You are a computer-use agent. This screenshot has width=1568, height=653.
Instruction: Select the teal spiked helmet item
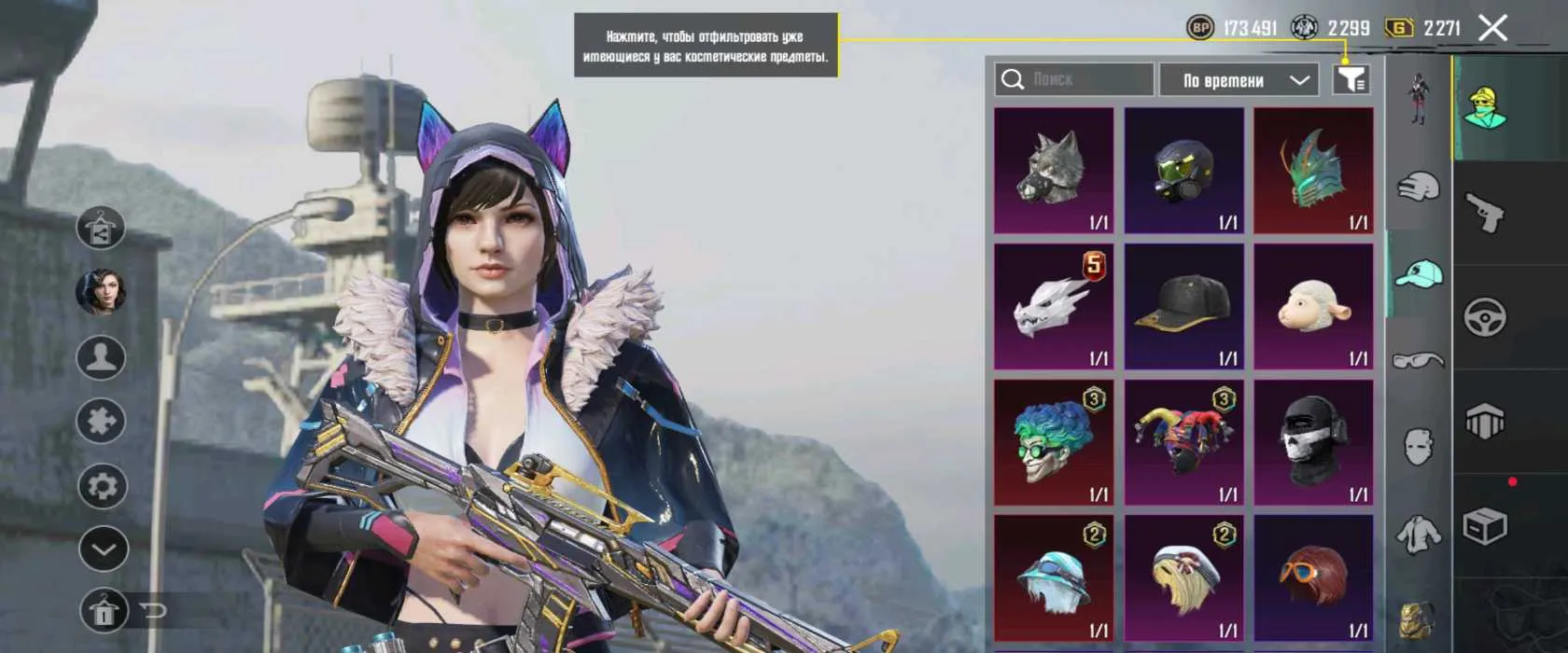pyautogui.click(x=1313, y=170)
